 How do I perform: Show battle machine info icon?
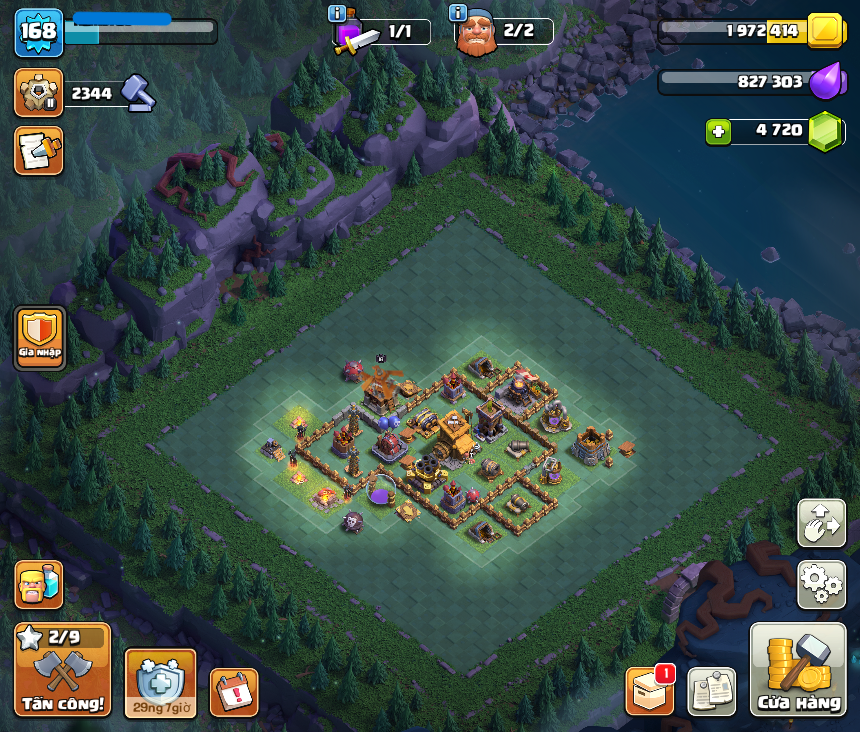[337, 13]
